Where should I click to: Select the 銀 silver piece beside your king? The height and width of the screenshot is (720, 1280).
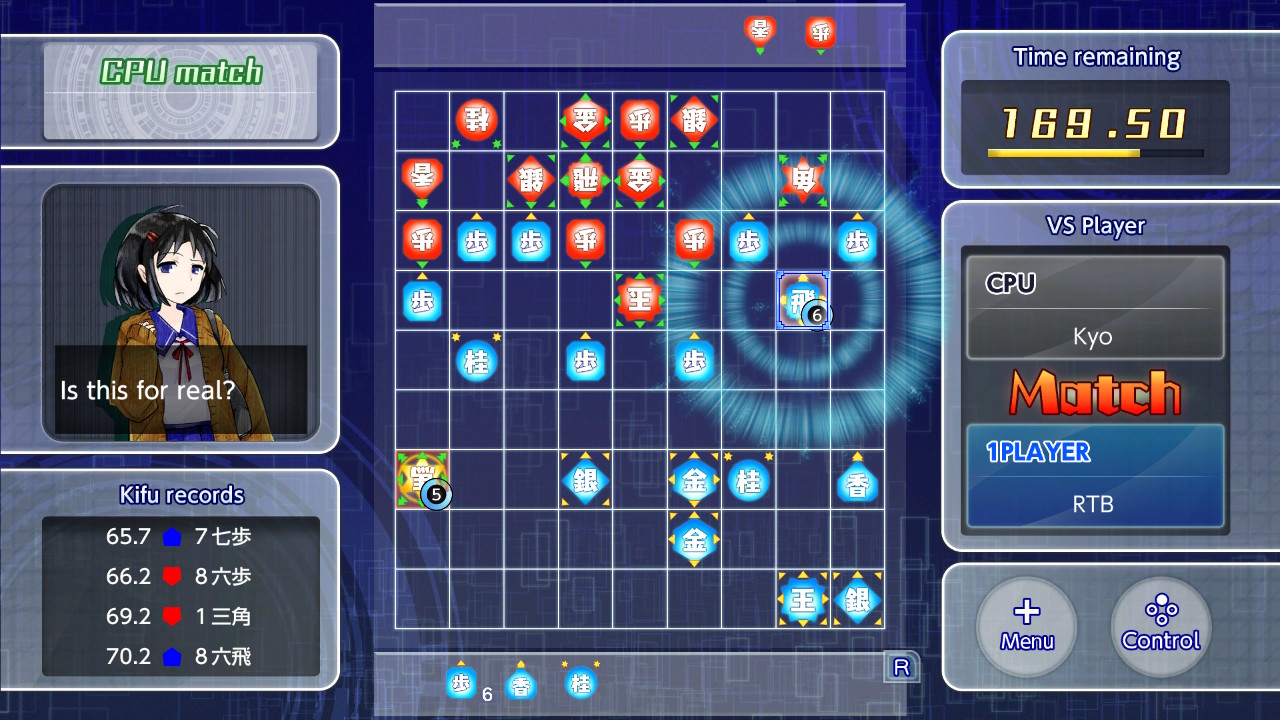point(857,600)
